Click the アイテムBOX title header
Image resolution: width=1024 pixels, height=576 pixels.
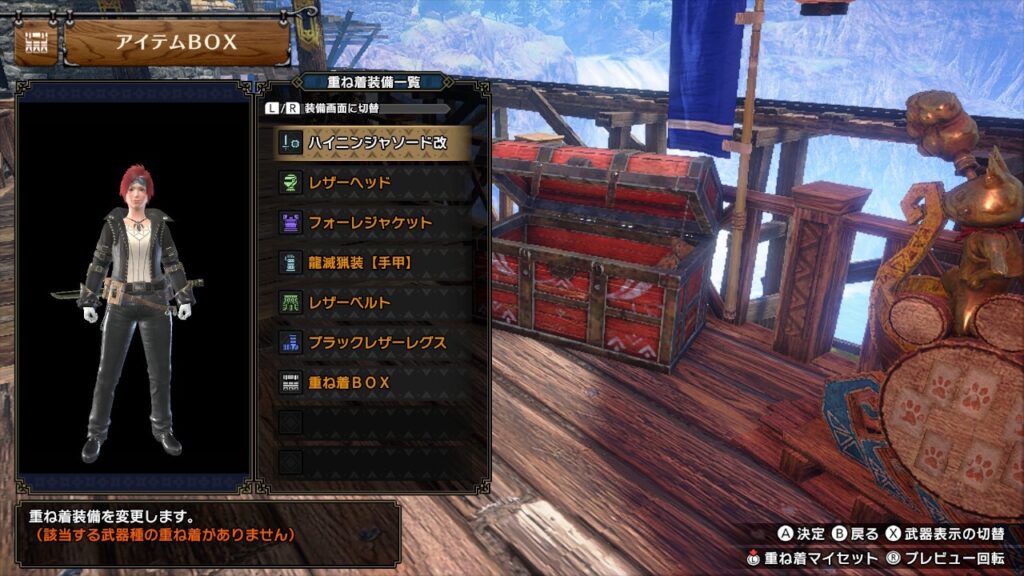176,43
